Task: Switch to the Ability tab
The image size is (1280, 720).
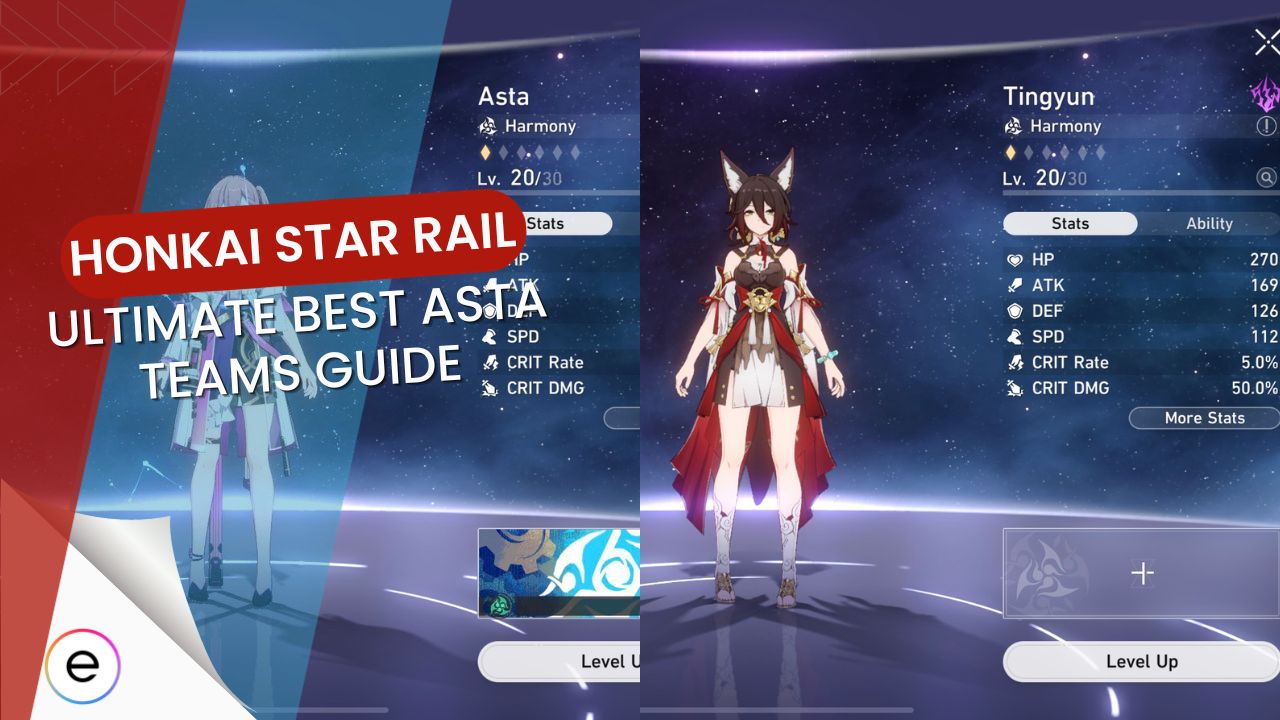Action: pyautogui.click(x=1209, y=223)
